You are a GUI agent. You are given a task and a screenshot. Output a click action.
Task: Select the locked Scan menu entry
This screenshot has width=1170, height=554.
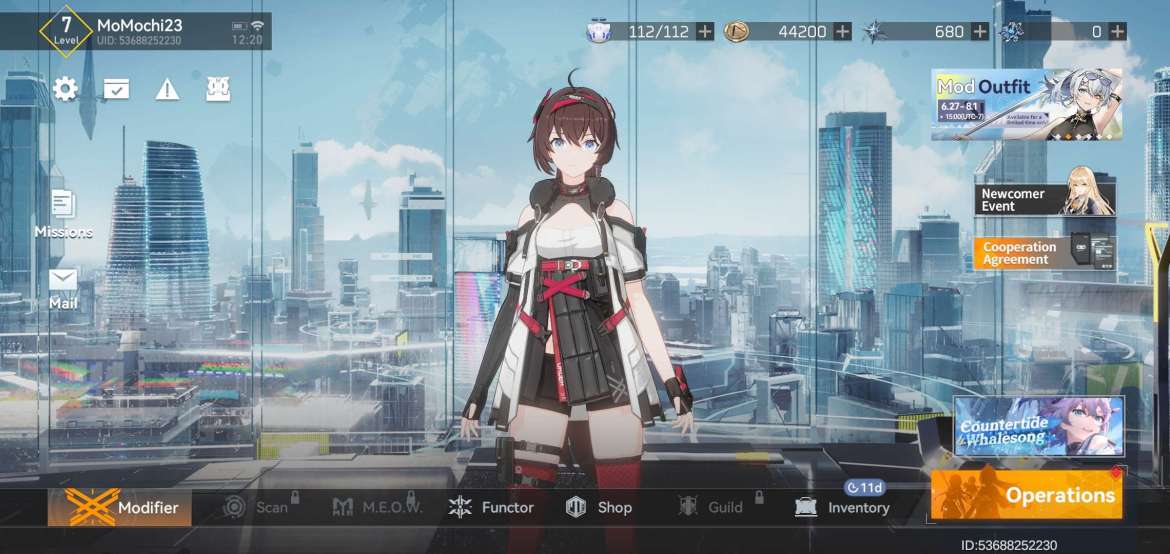click(x=256, y=507)
